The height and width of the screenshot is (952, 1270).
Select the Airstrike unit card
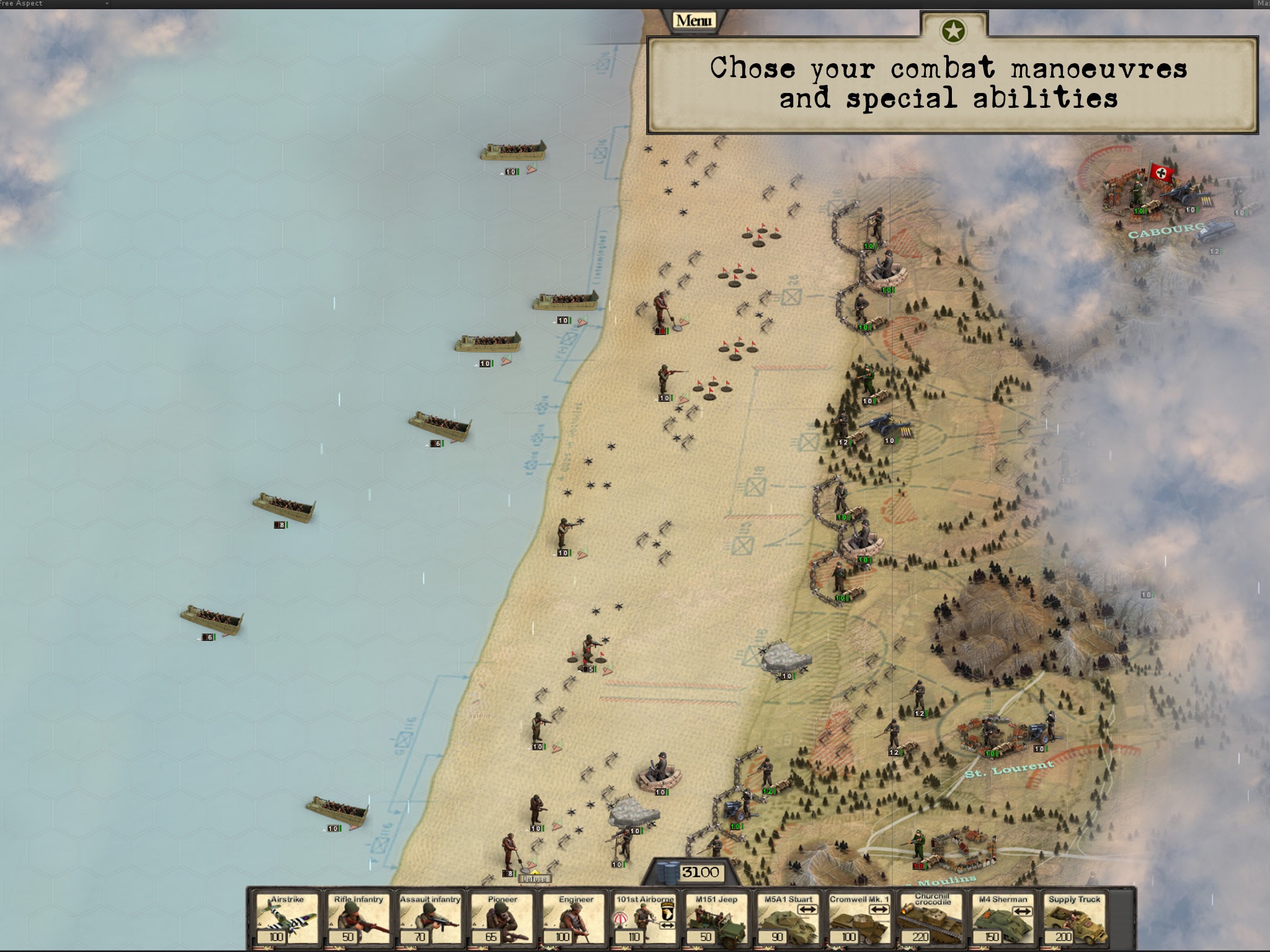tap(287, 919)
